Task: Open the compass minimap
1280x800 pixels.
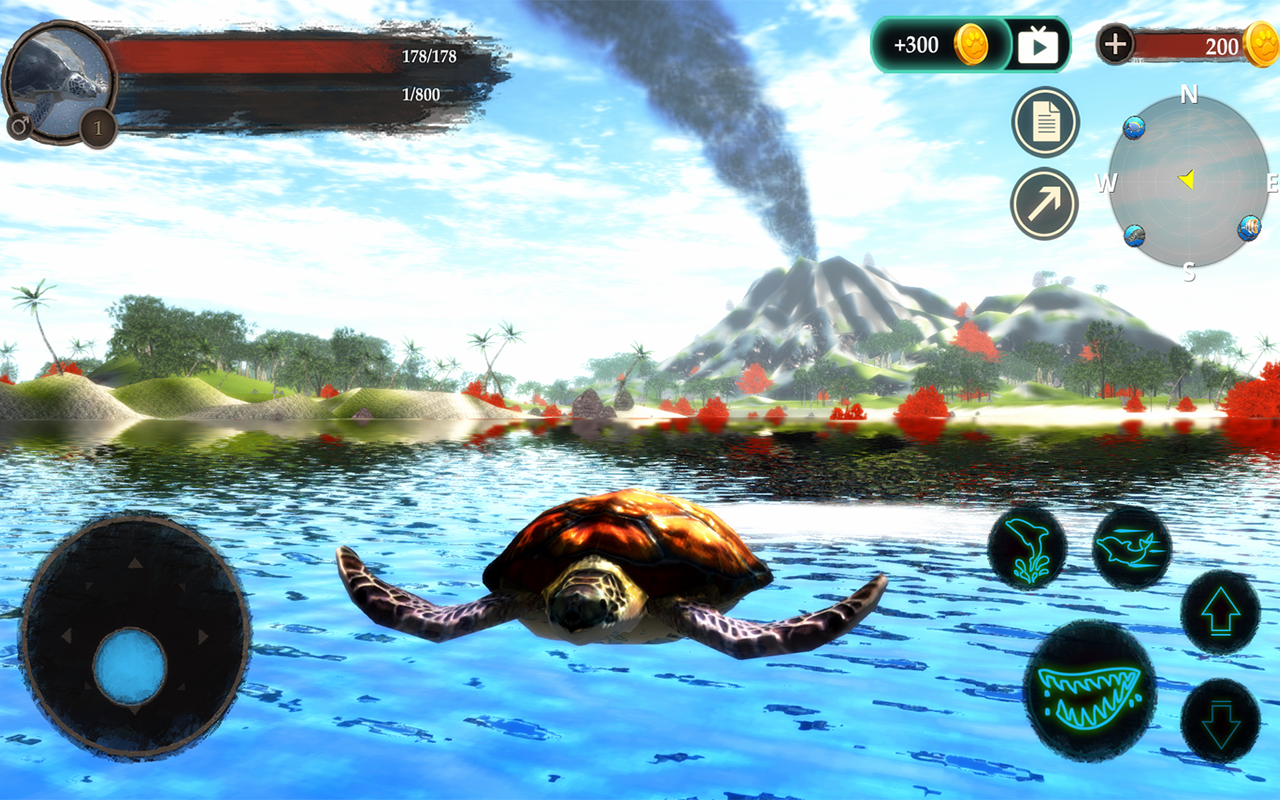Action: [1188, 182]
